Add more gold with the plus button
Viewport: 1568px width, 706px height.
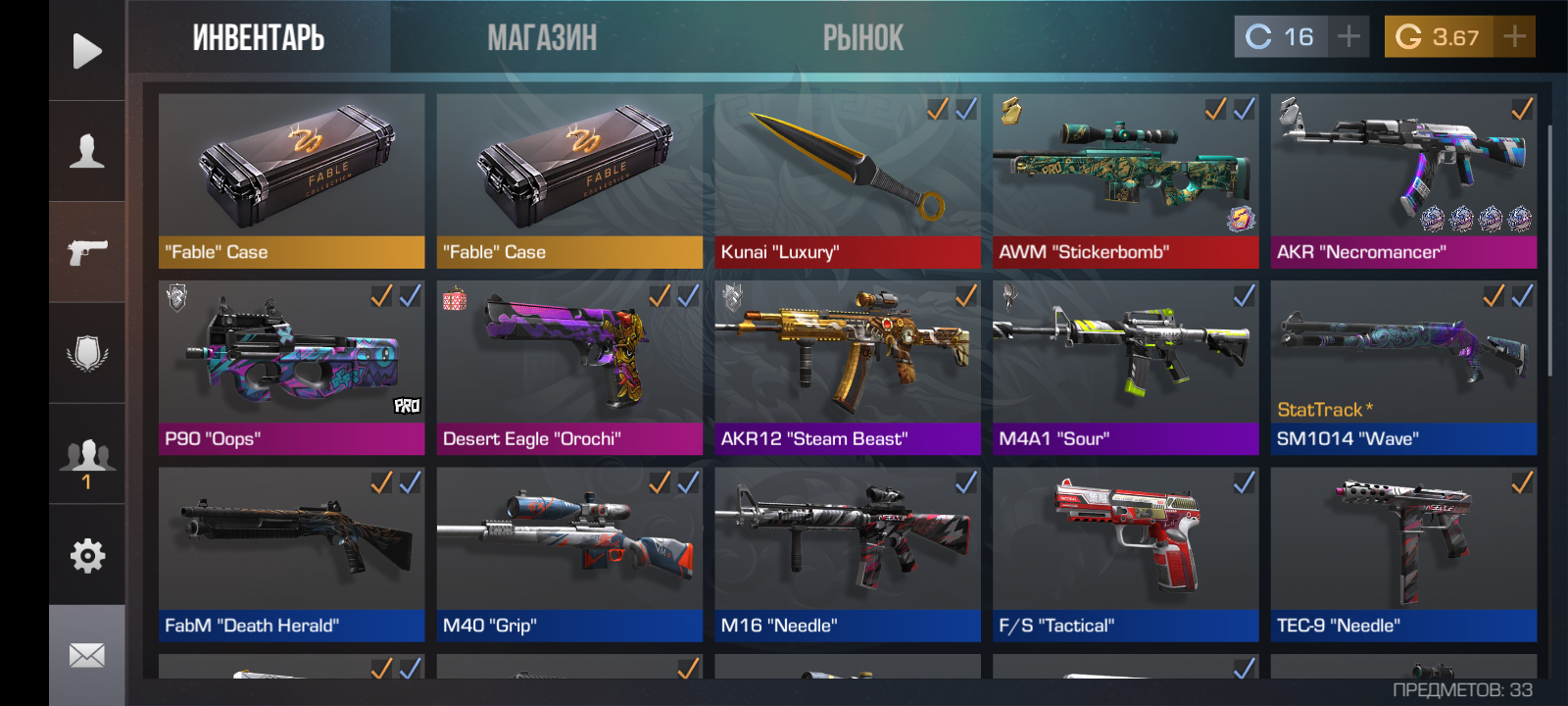1515,37
